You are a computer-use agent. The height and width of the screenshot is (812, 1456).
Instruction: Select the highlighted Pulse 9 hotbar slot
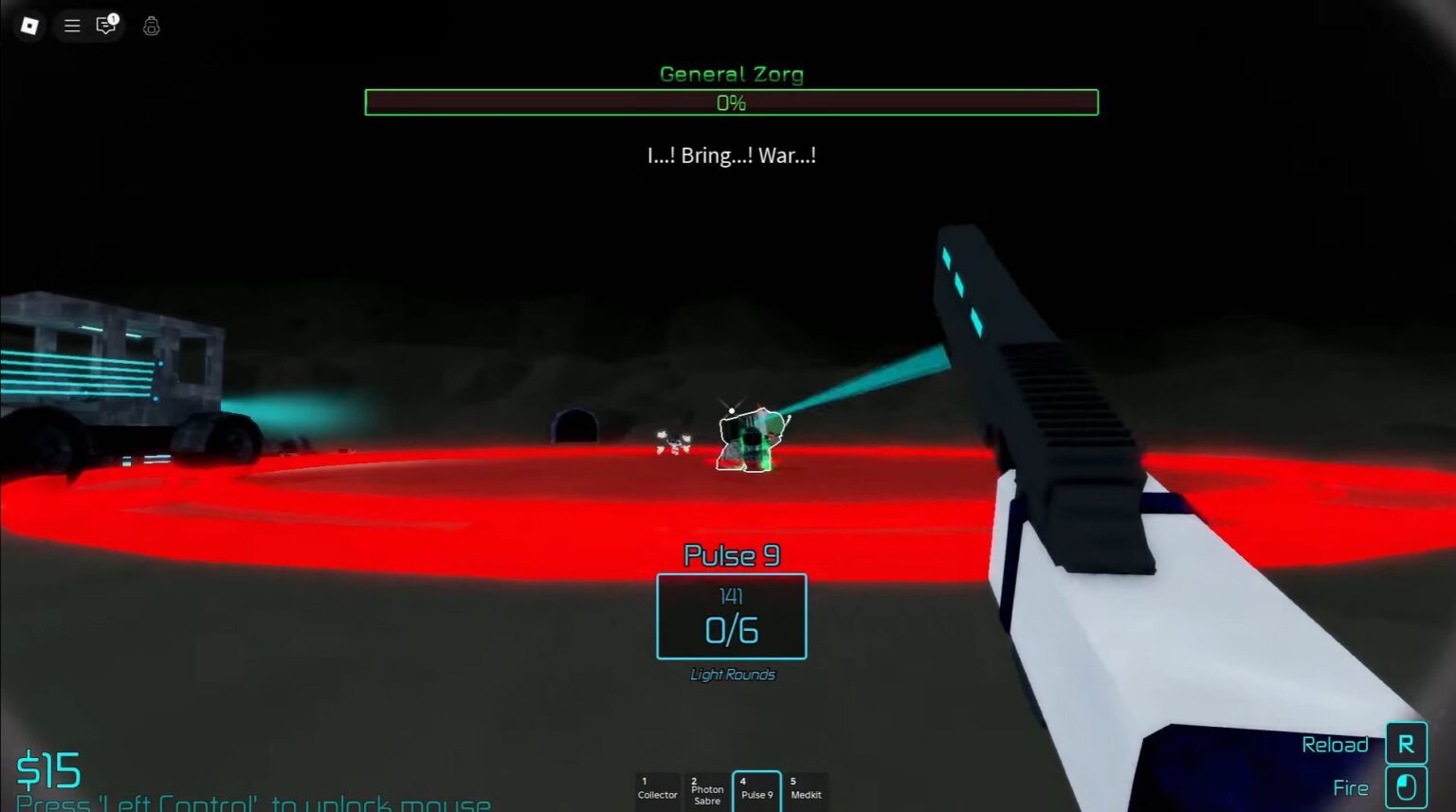[x=756, y=790]
